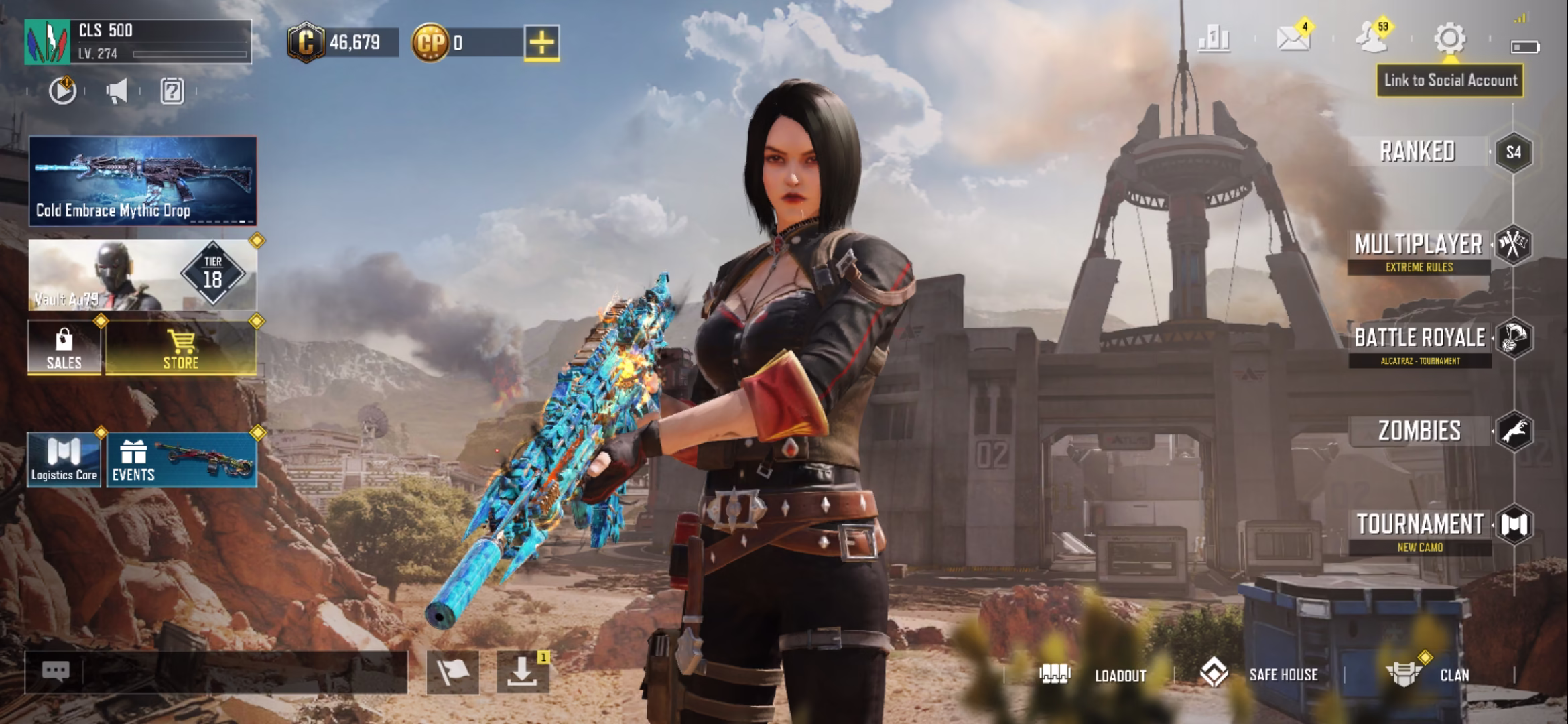Check the mail envelope icon
Viewport: 1568px width, 724px height.
[1293, 39]
